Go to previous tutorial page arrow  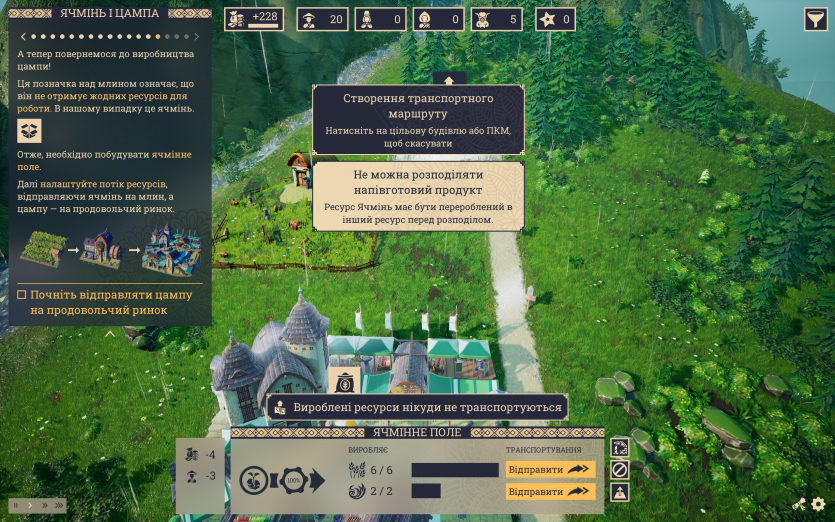click(x=22, y=36)
